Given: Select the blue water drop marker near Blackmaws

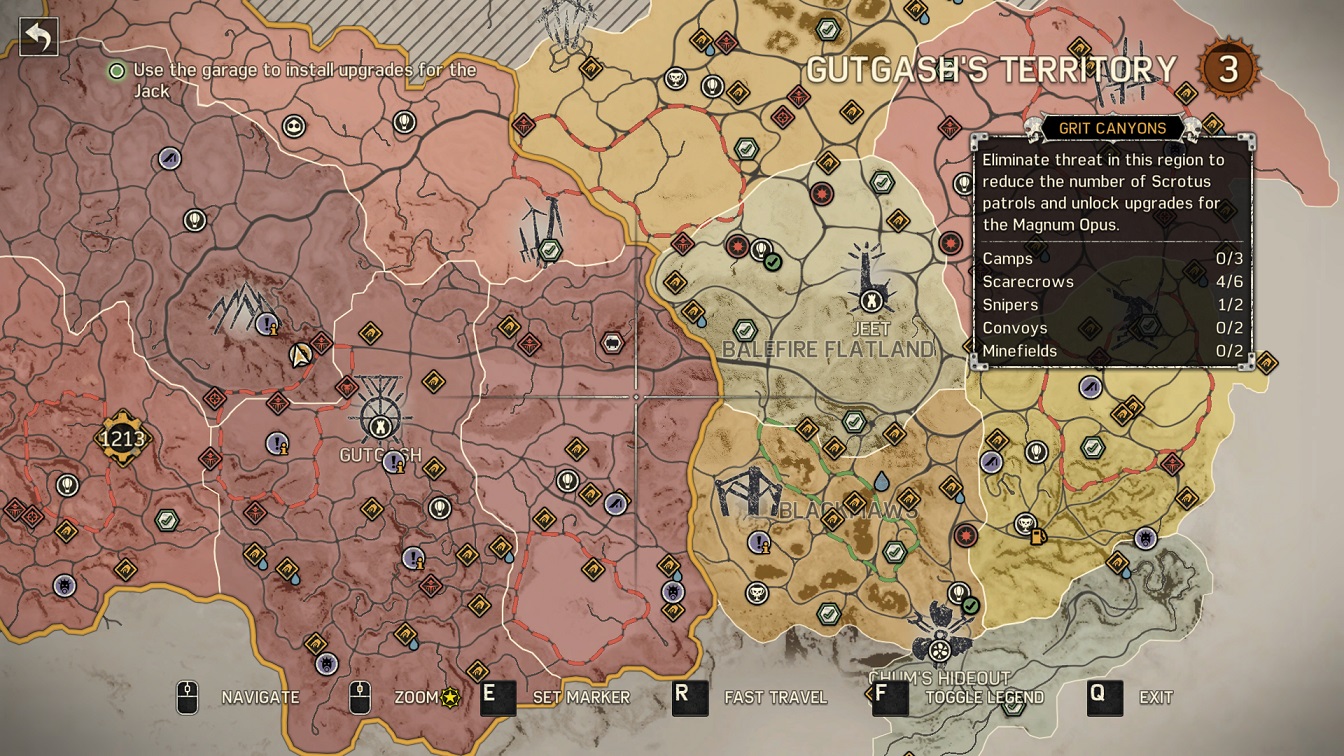Looking at the screenshot, I should point(881,482).
